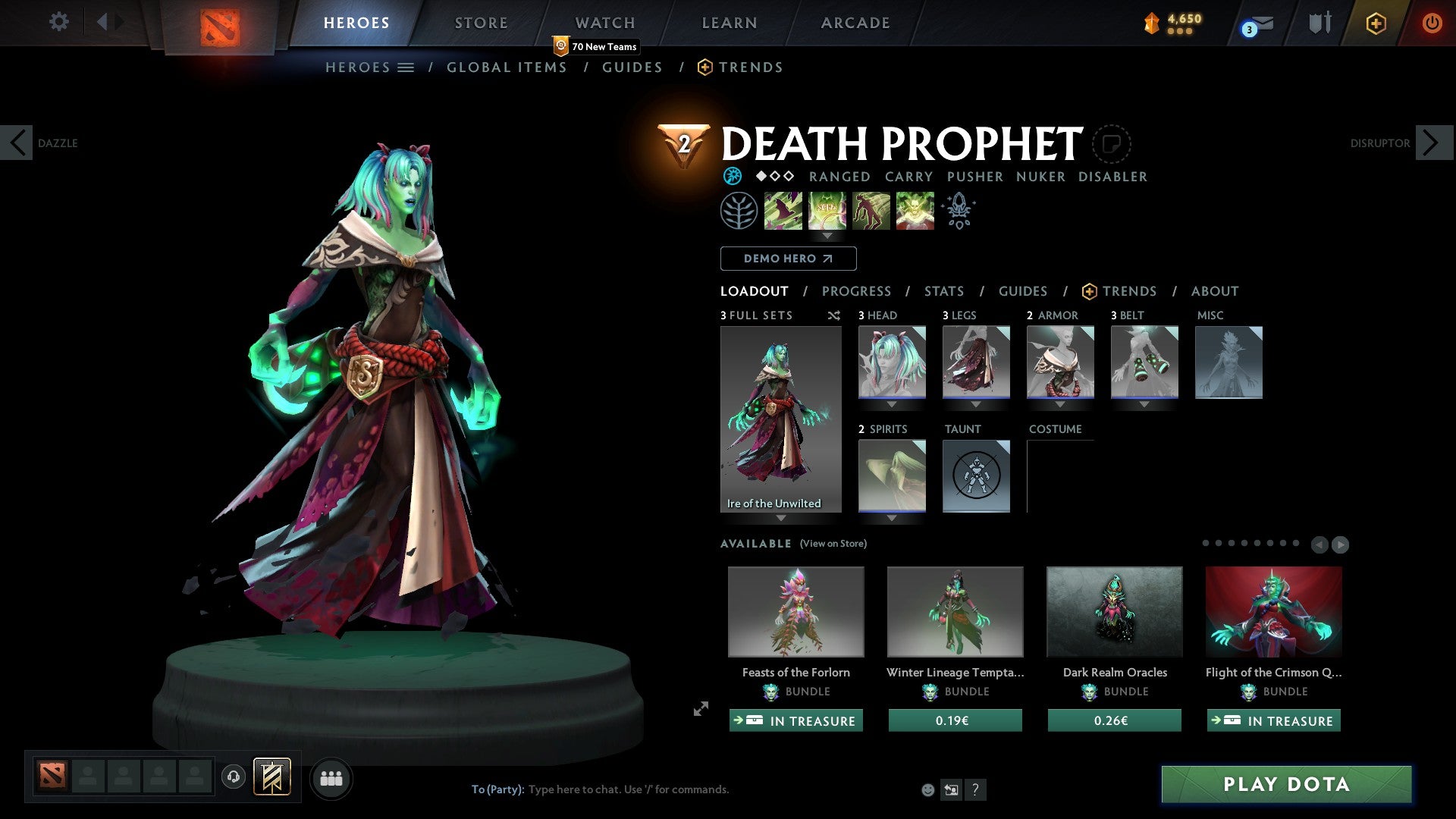The width and height of the screenshot is (1456, 819).
Task: Click the Dota Plus hexagon icon
Action: (1376, 23)
